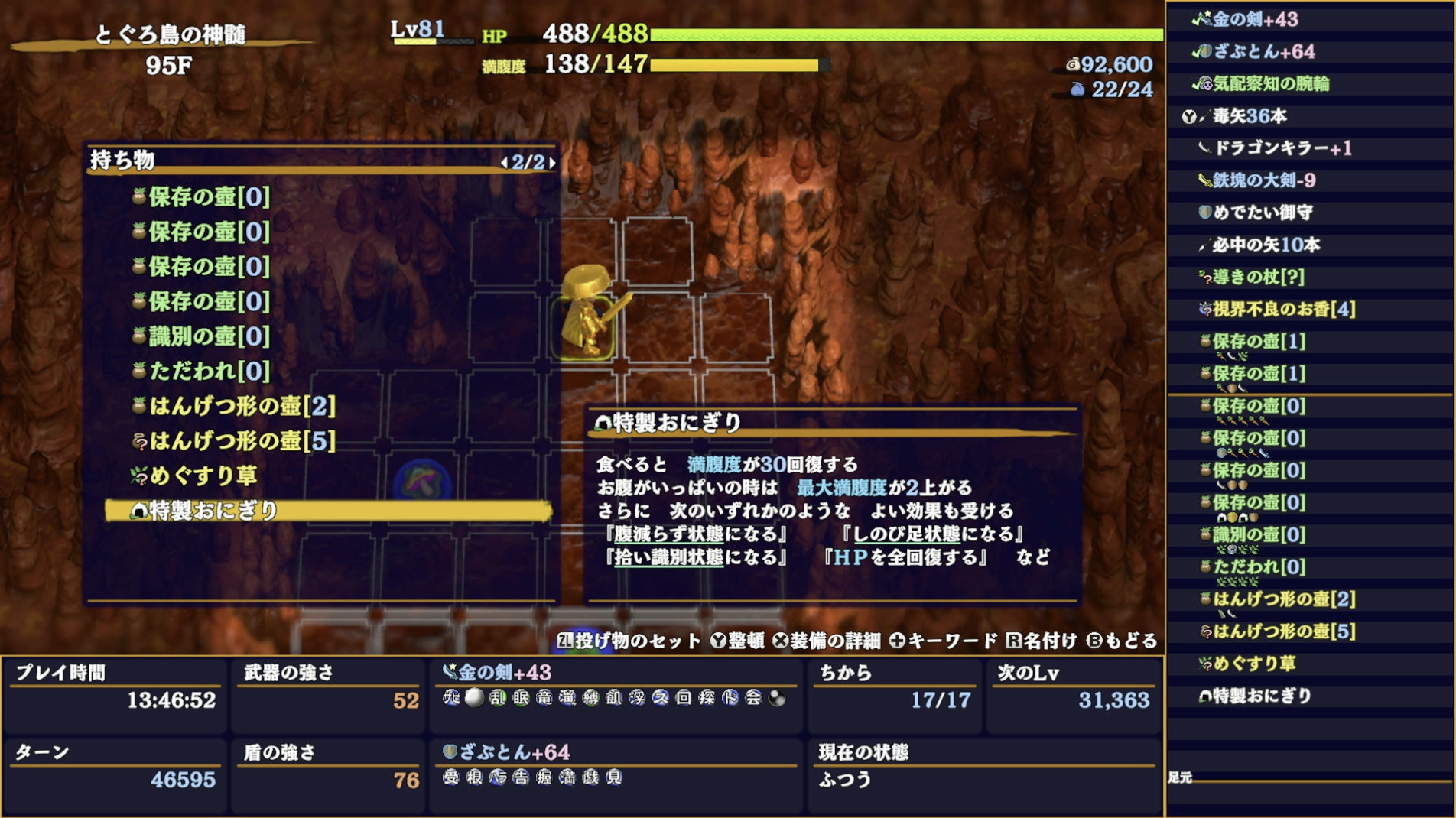
Task: Click the water drop icon beside 22/24
Action: click(x=1076, y=87)
